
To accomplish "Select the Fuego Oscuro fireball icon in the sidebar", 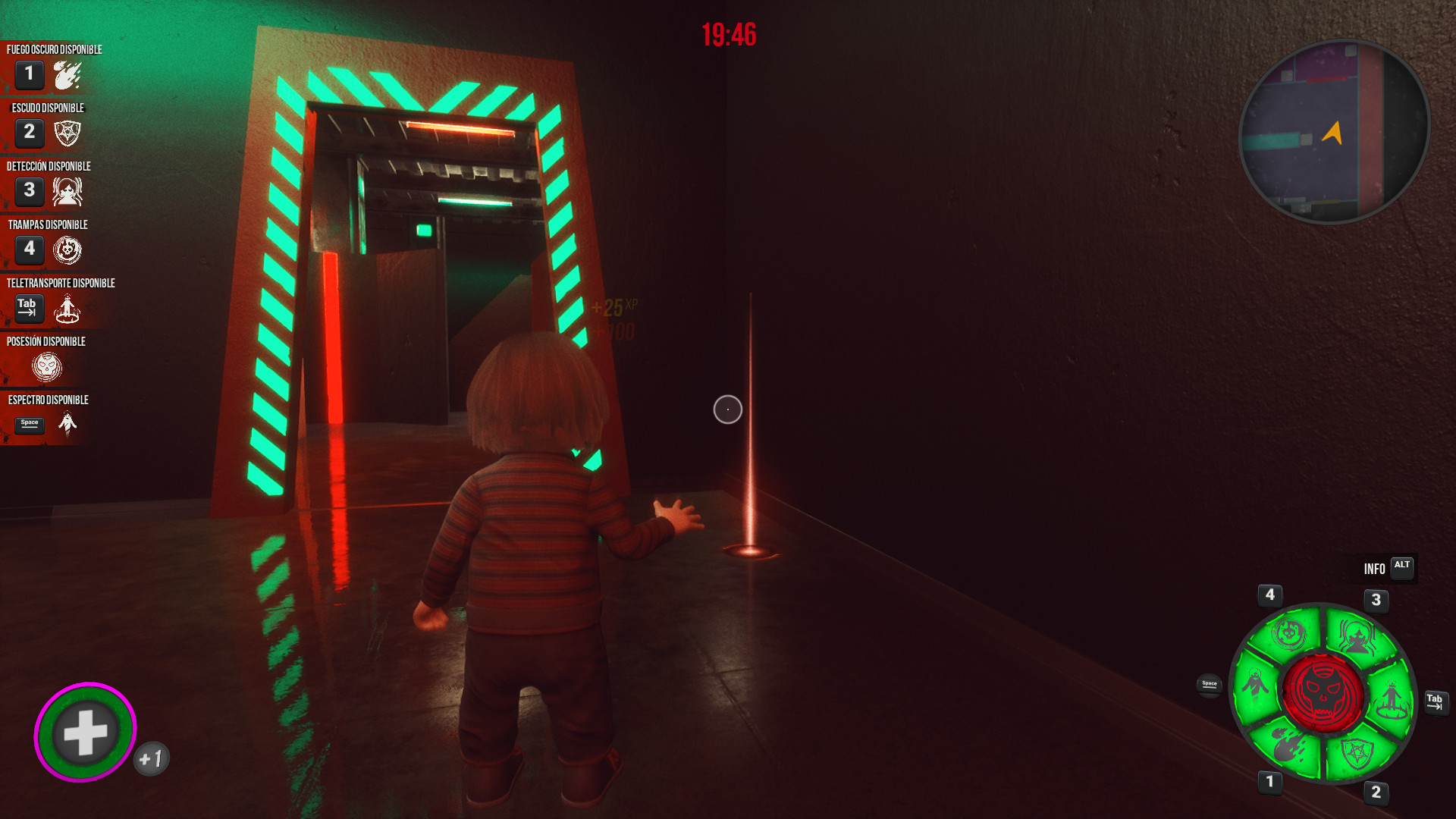I will (x=67, y=75).
